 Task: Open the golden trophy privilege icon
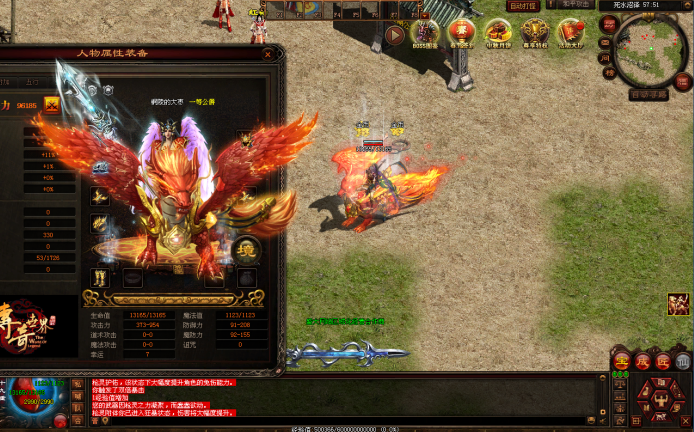point(534,34)
